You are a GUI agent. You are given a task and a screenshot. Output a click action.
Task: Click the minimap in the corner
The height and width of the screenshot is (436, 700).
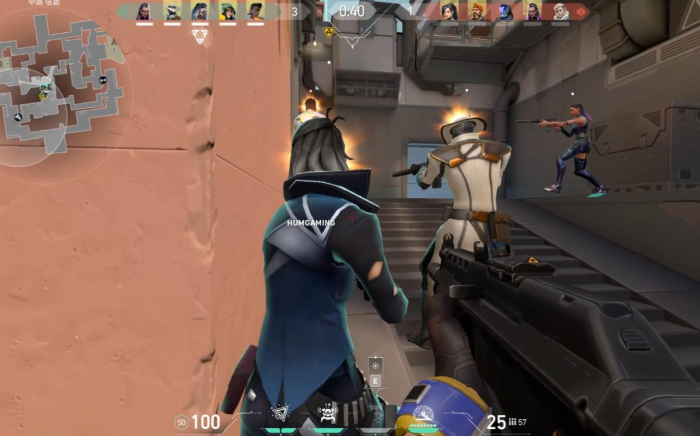point(62,85)
